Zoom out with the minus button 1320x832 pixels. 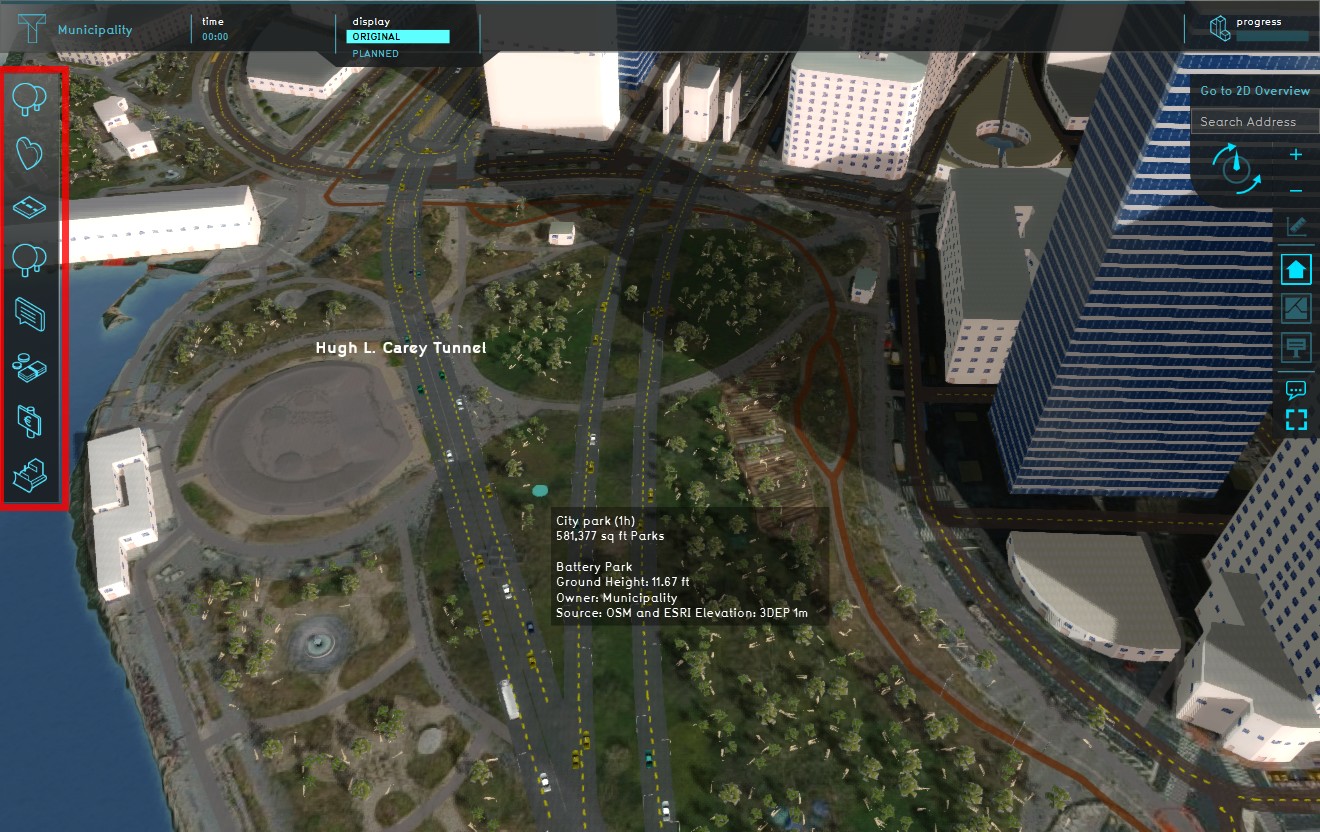pyautogui.click(x=1296, y=191)
